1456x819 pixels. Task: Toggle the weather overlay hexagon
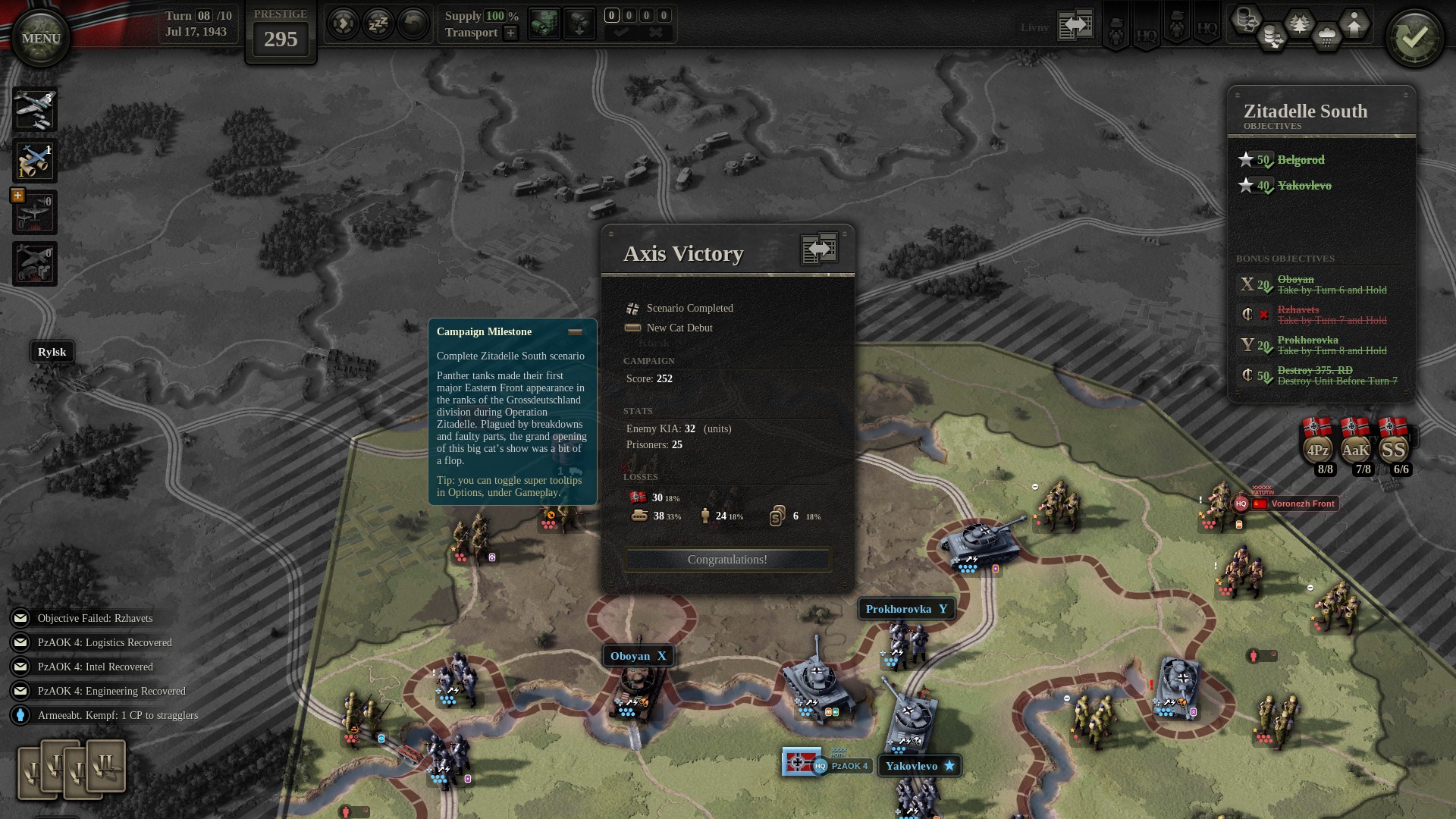click(1327, 36)
